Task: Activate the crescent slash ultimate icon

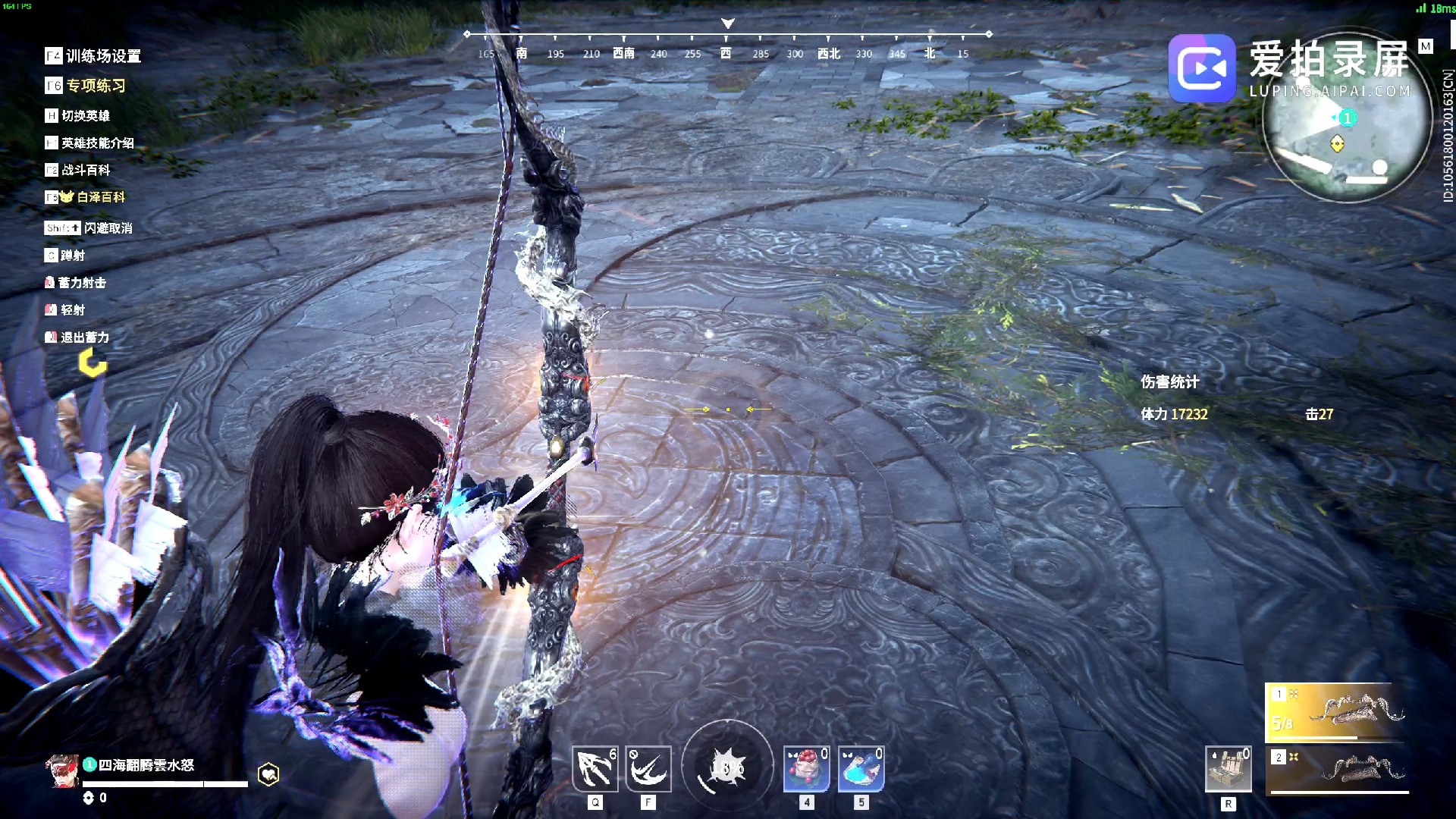Action: [648, 769]
